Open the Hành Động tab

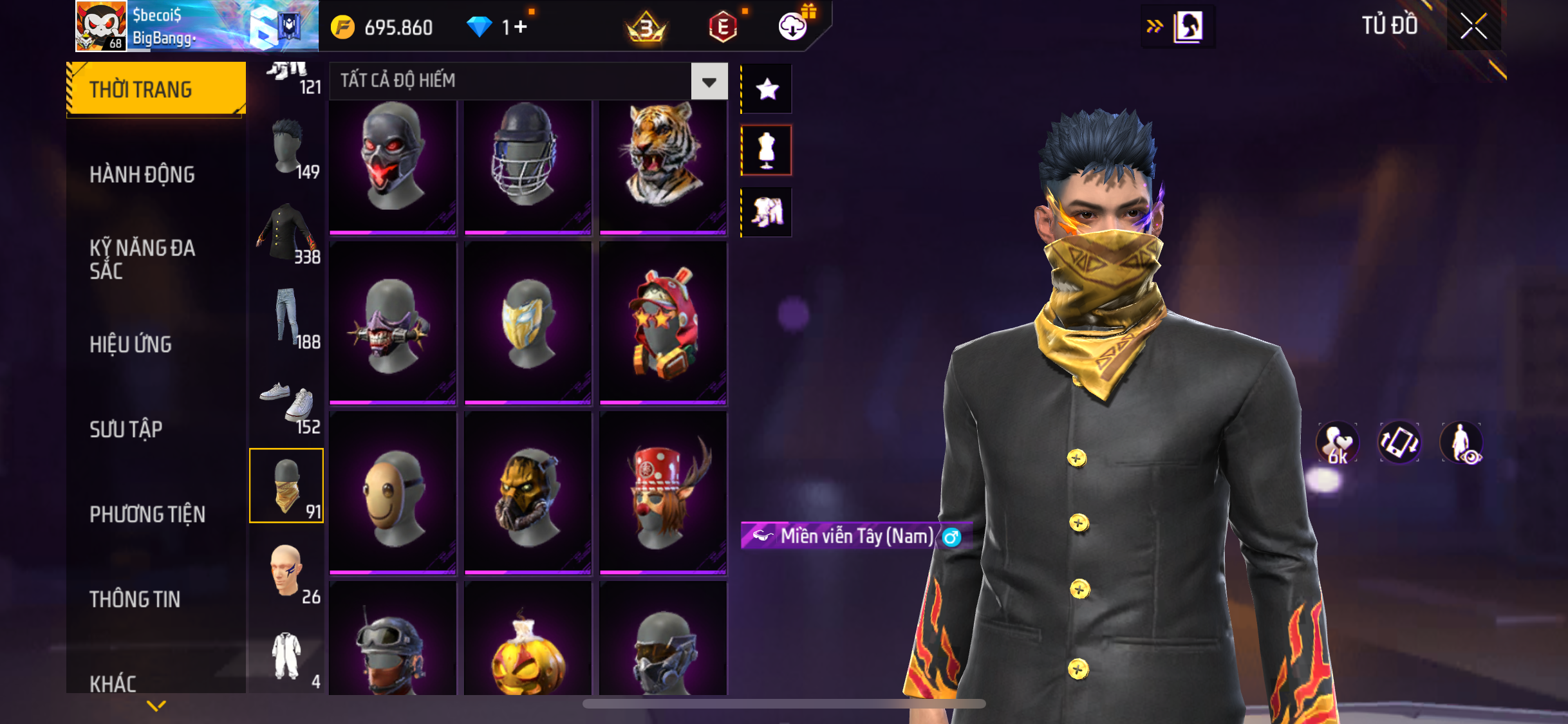(x=142, y=174)
